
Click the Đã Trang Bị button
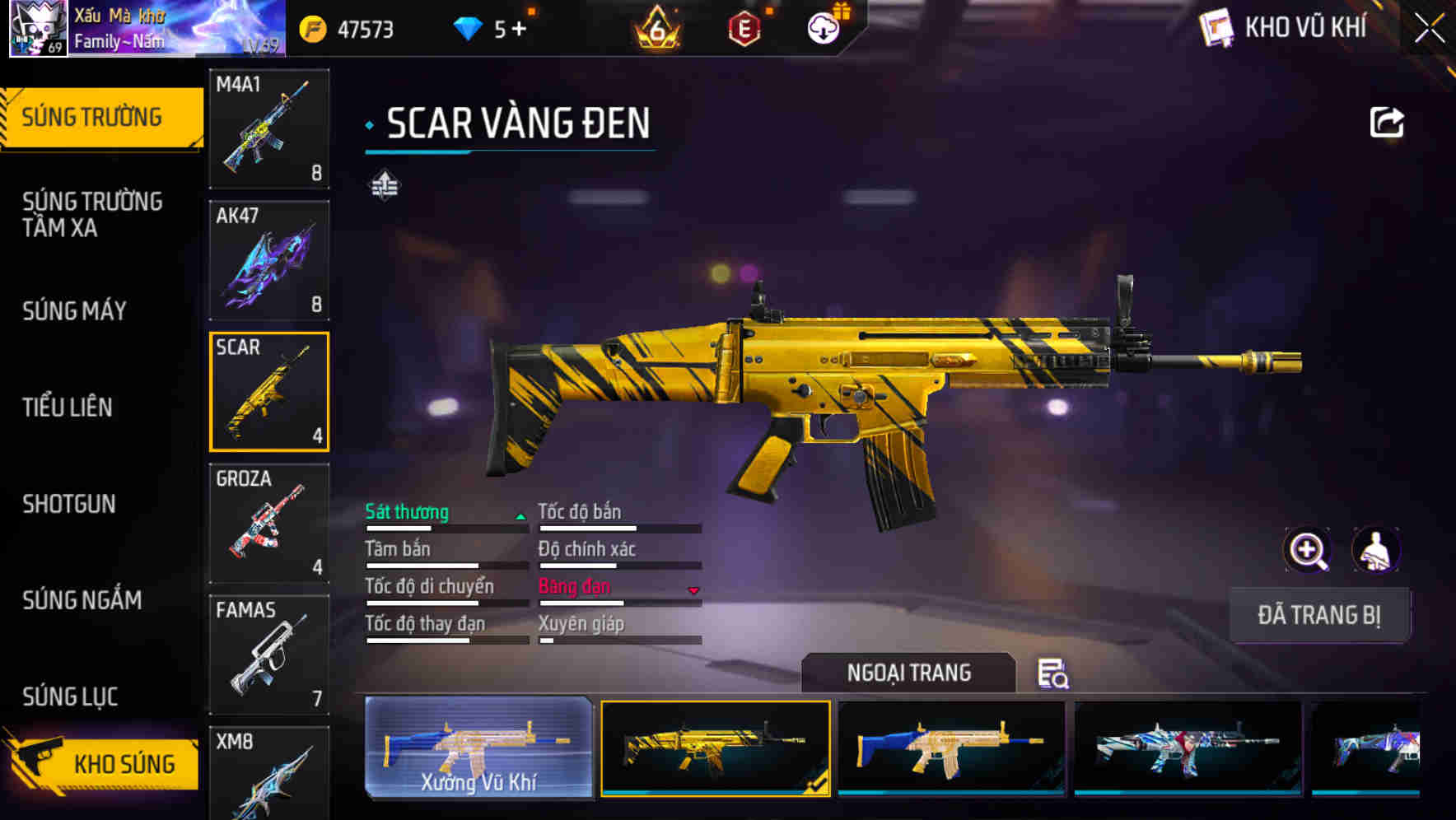point(1318,615)
